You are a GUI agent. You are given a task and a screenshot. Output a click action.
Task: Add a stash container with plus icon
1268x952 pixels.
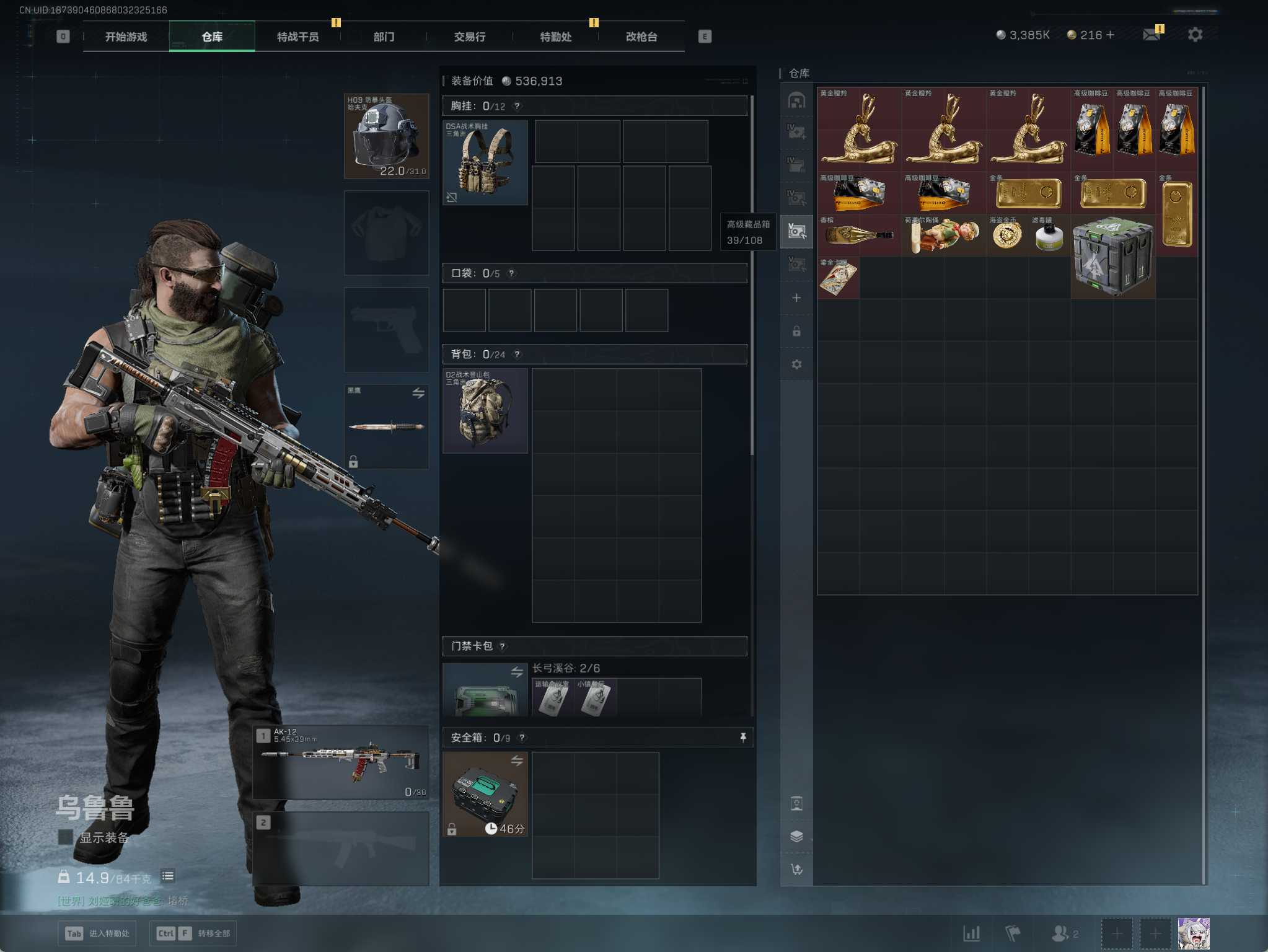click(x=796, y=298)
